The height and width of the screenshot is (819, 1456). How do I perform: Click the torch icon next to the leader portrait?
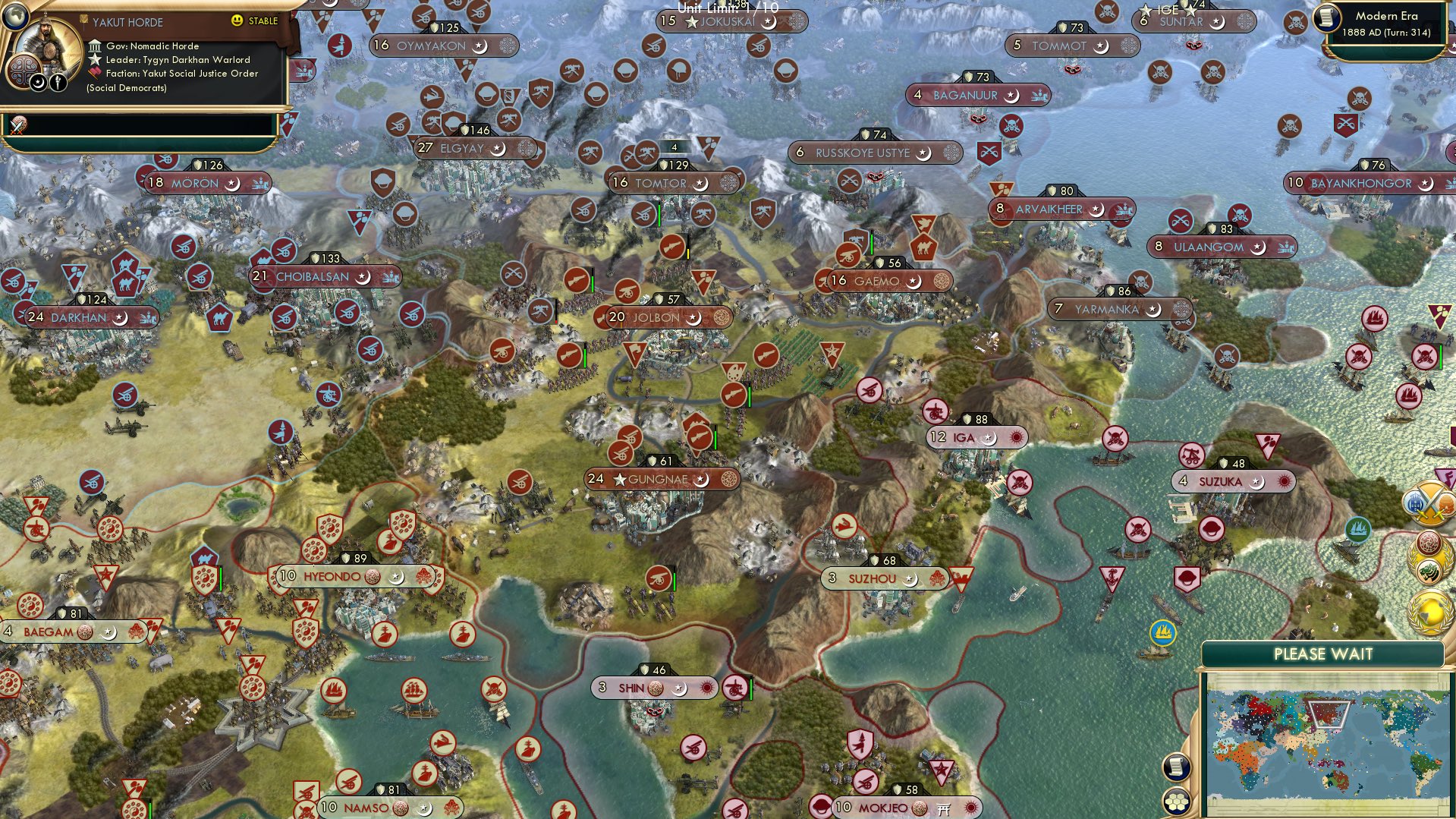click(58, 82)
